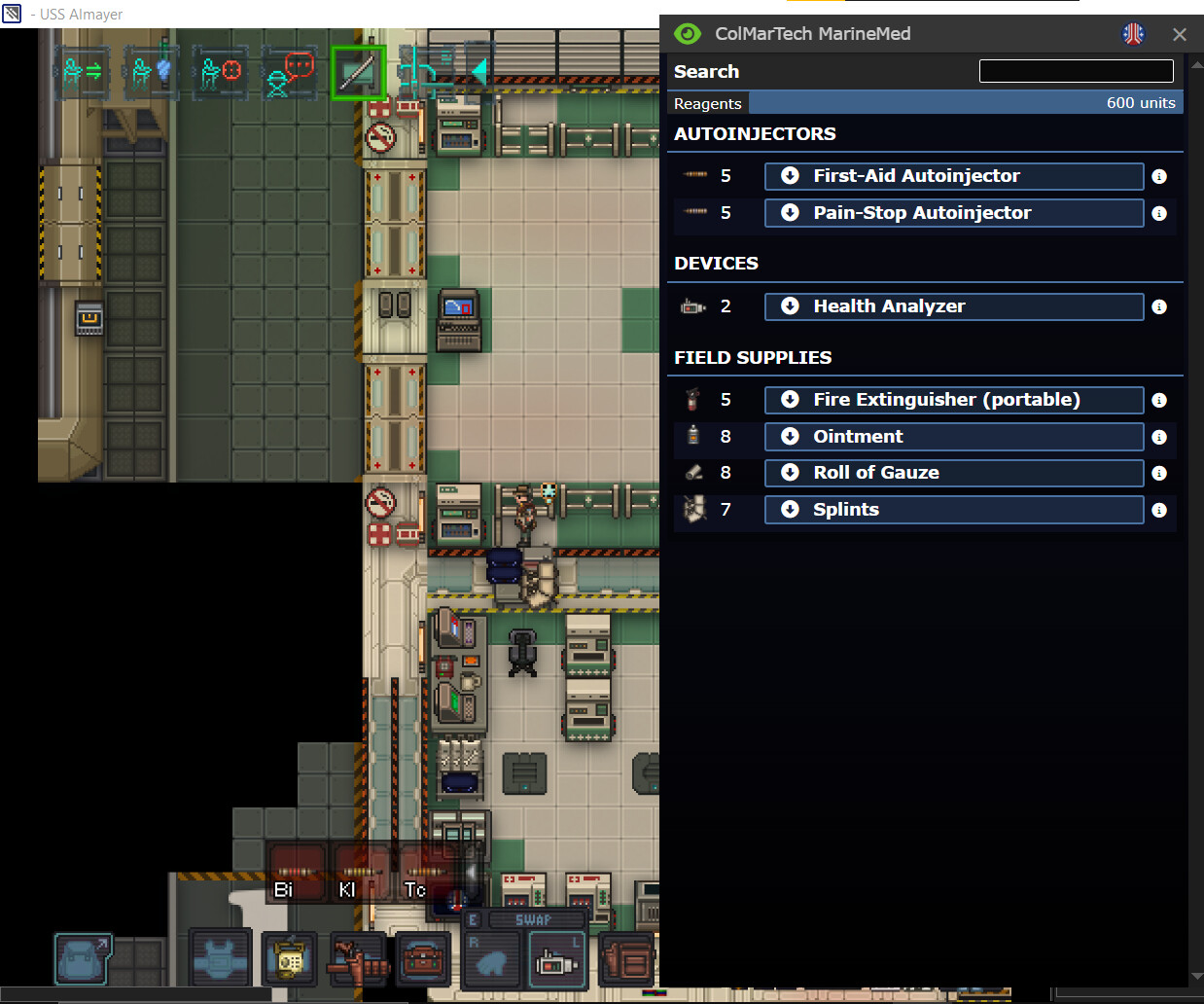
Task: Click the red speech bubble action icon
Action: tap(289, 73)
